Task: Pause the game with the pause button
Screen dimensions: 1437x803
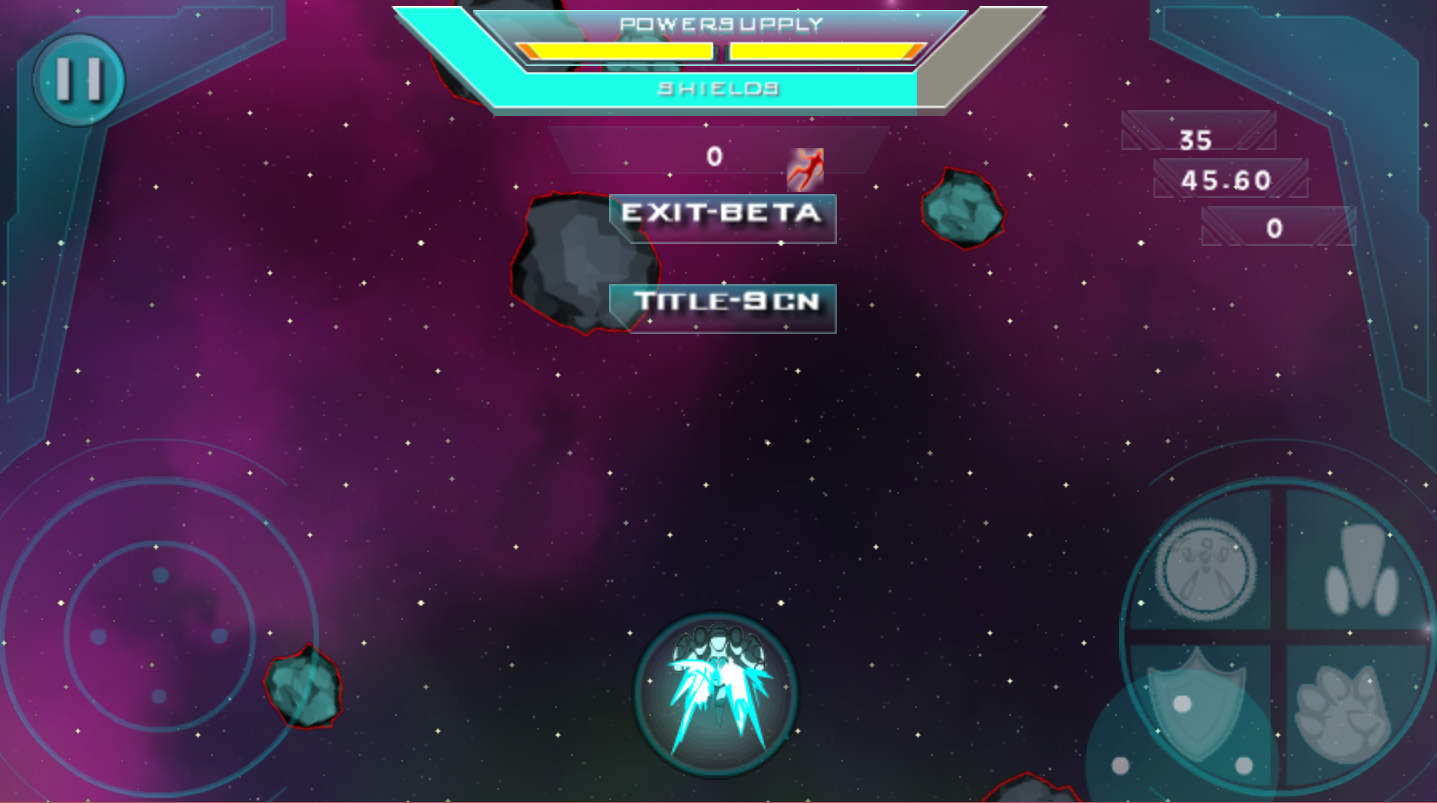Action: coord(78,80)
